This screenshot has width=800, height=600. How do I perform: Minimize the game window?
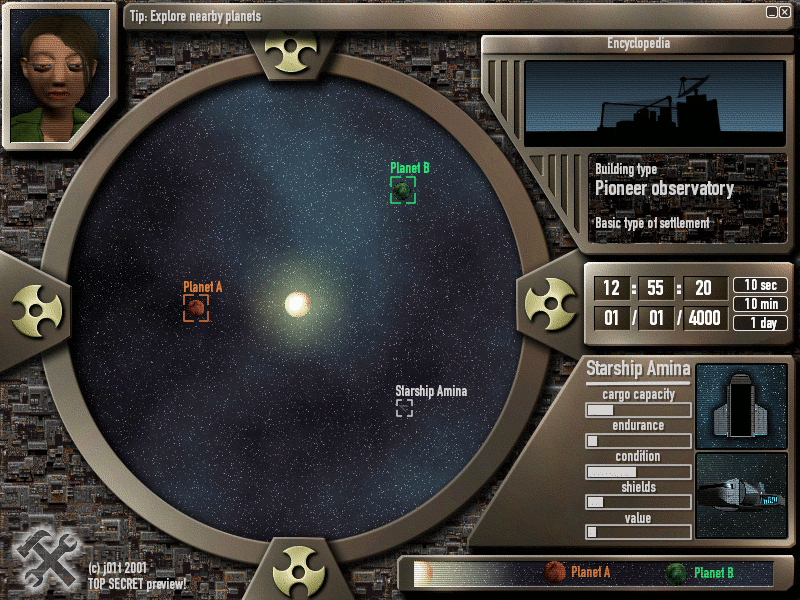click(773, 12)
